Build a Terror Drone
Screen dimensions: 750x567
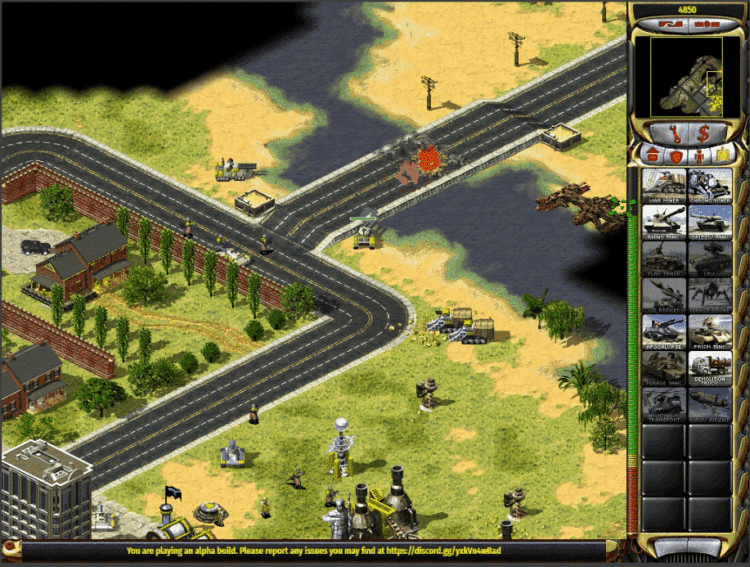click(710, 293)
